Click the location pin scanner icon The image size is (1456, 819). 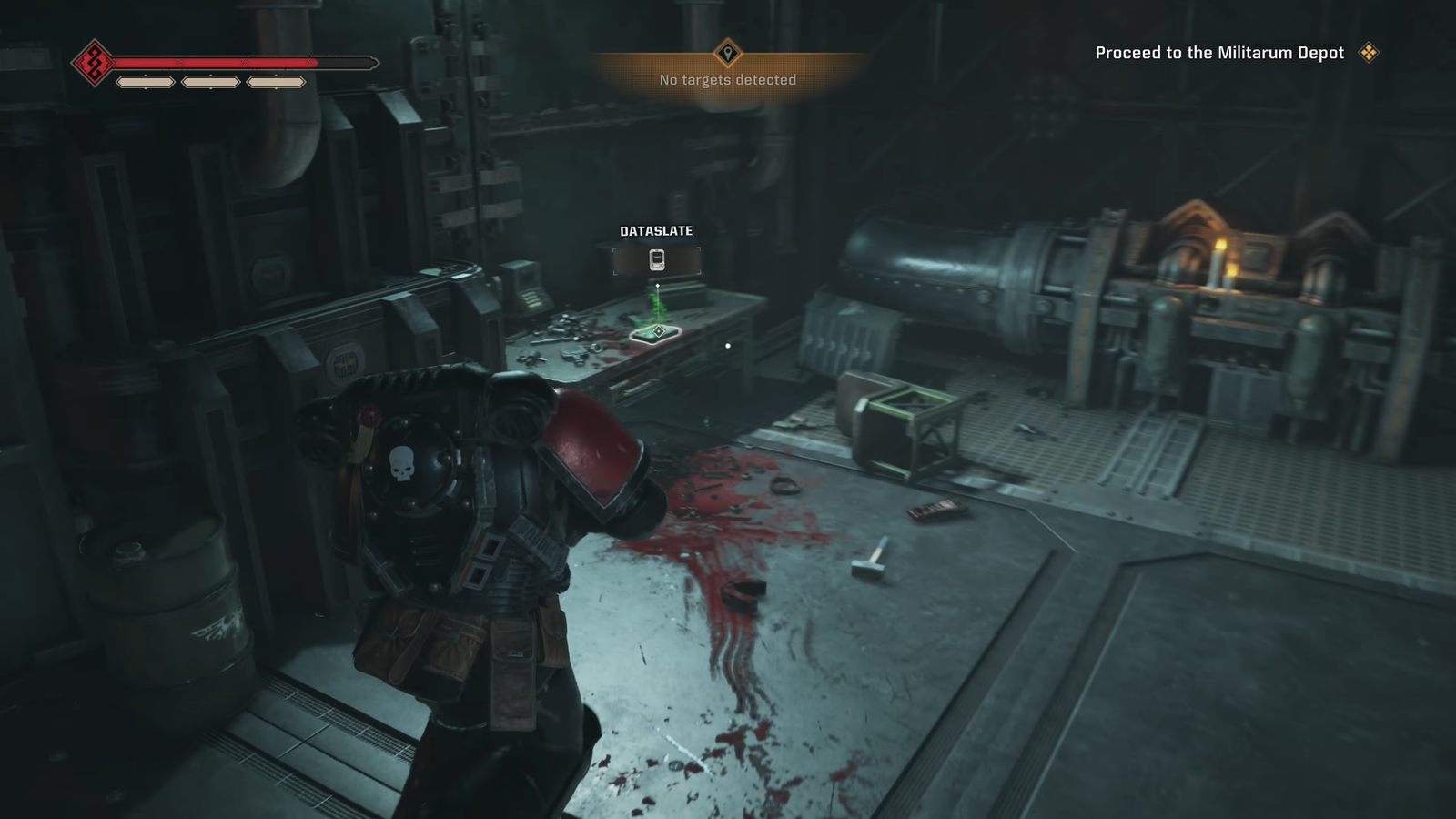[727, 53]
